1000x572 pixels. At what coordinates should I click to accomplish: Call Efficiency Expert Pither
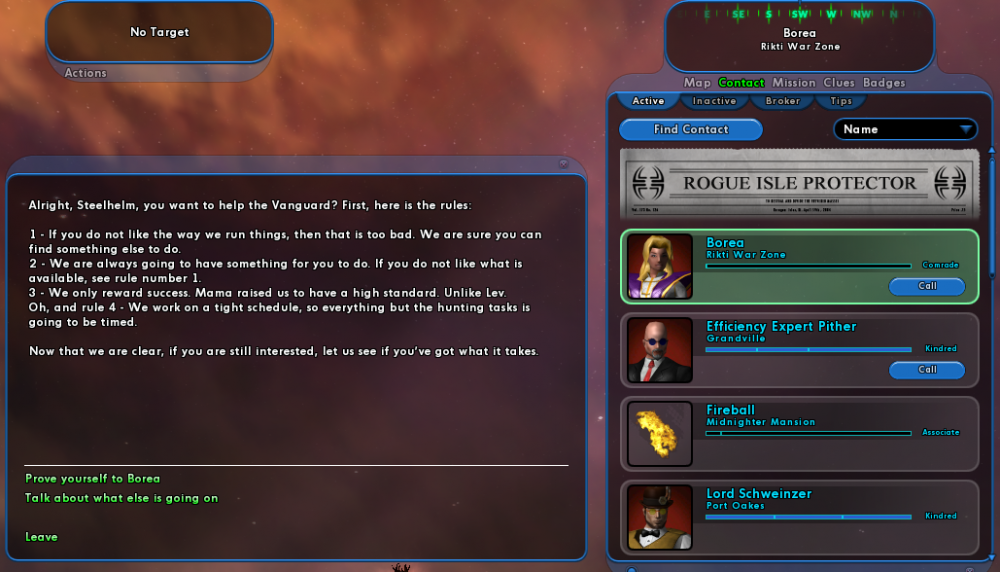[927, 370]
